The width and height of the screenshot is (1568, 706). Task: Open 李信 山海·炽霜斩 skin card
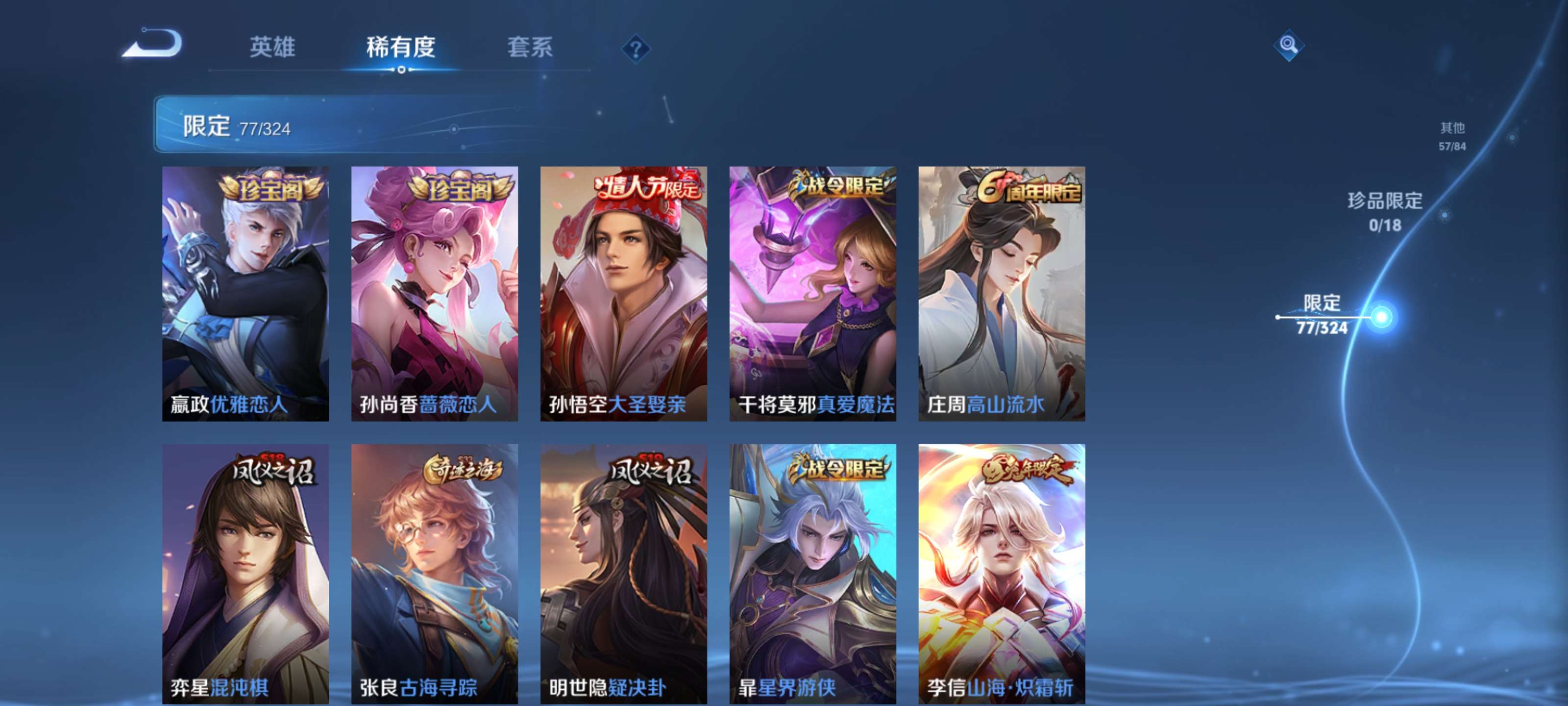1002,574
